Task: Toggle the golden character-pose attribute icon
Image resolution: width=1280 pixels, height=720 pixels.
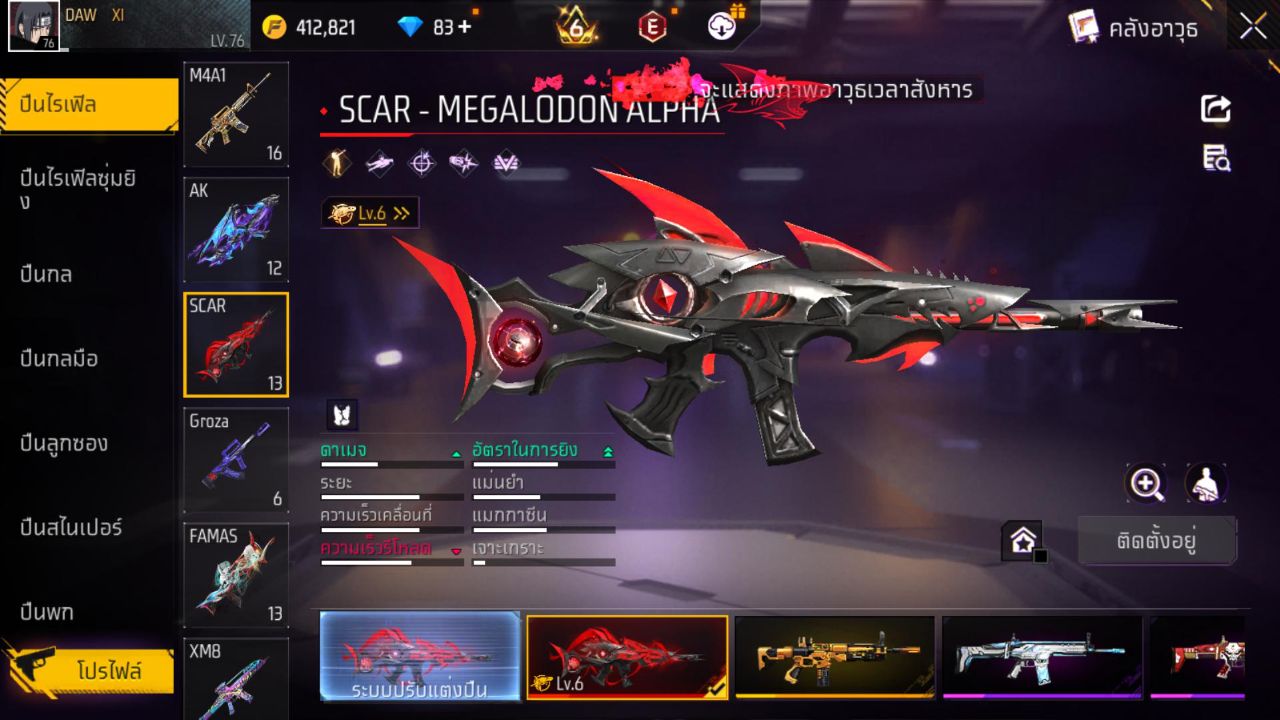Action: coord(335,161)
